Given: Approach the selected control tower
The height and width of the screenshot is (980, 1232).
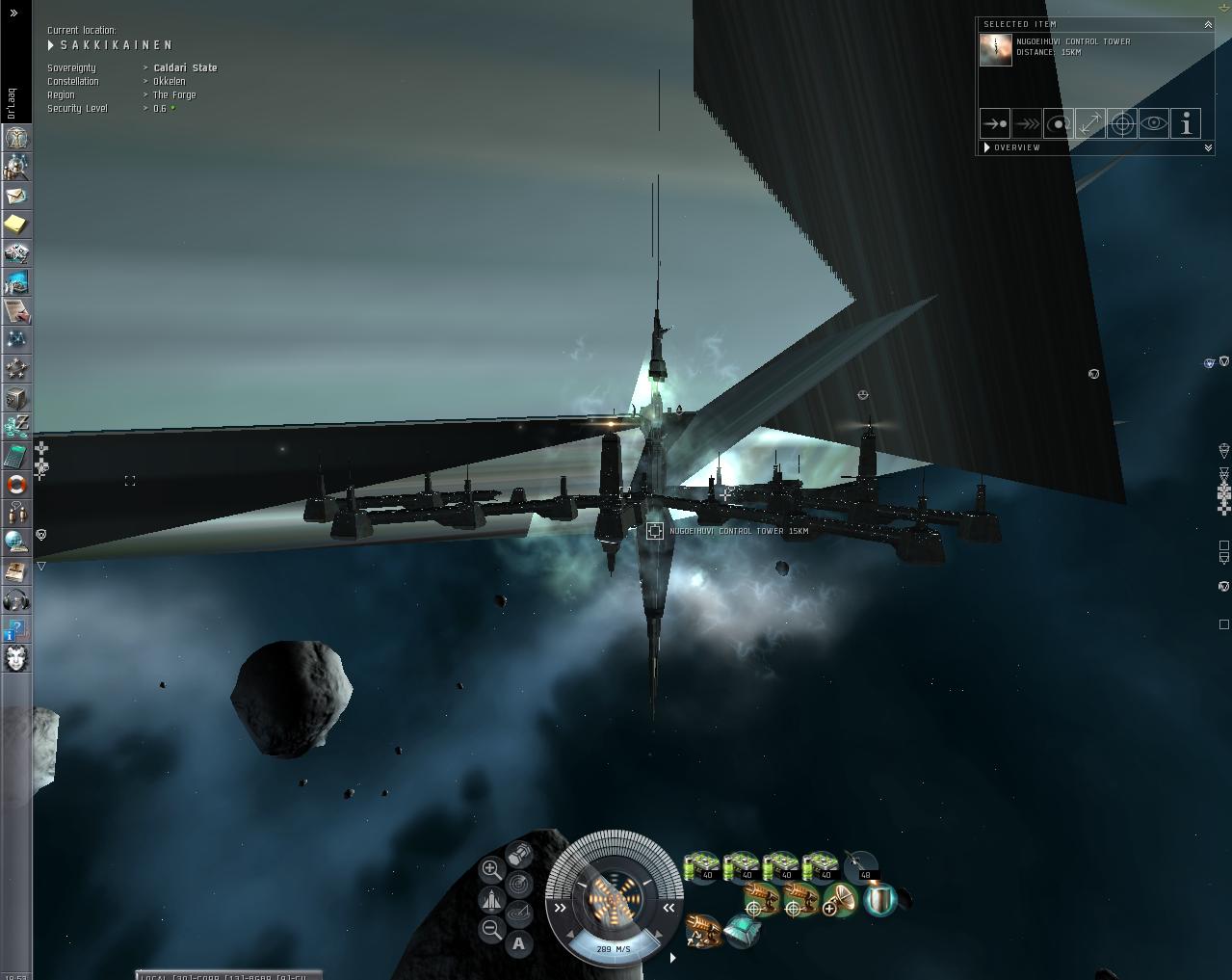Looking at the screenshot, I should (x=994, y=123).
